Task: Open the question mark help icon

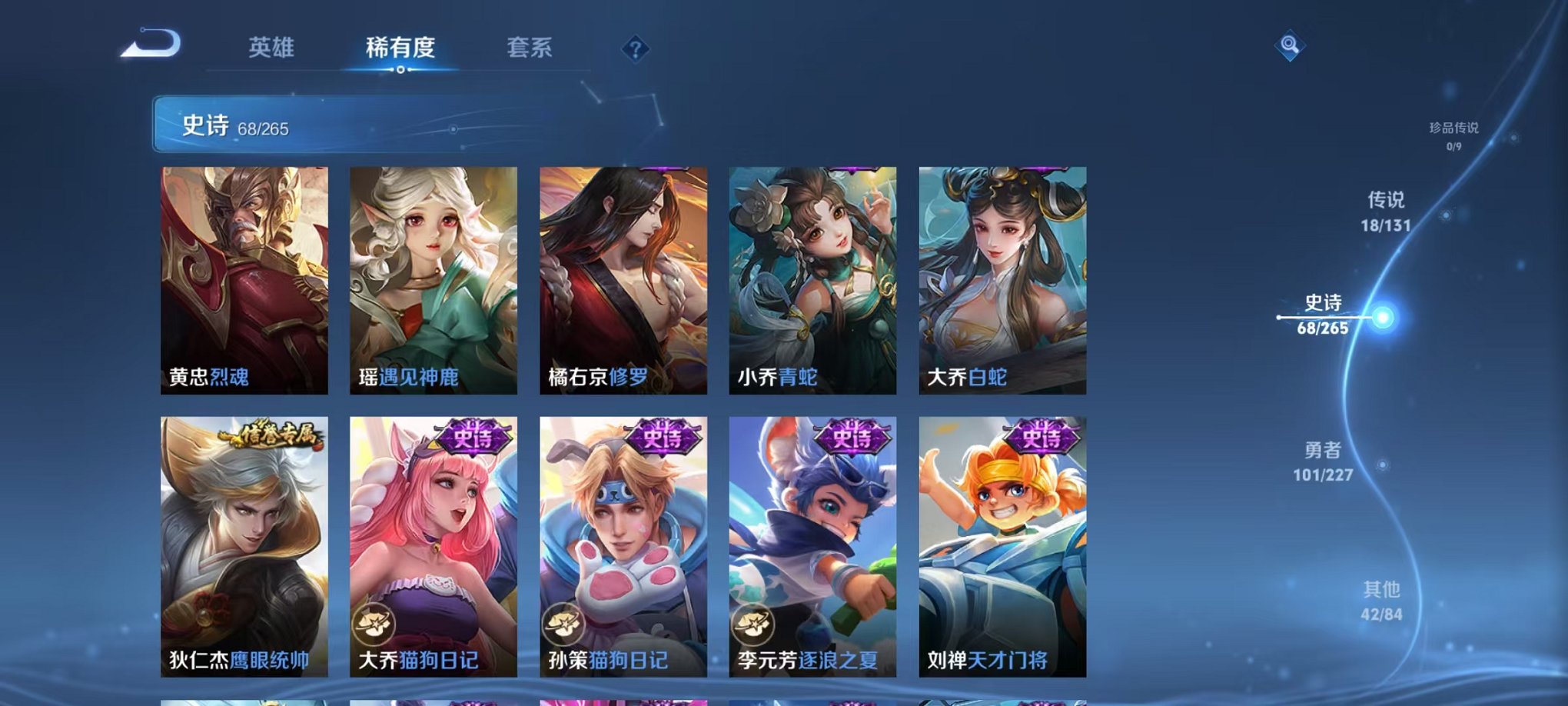Action: tap(635, 48)
